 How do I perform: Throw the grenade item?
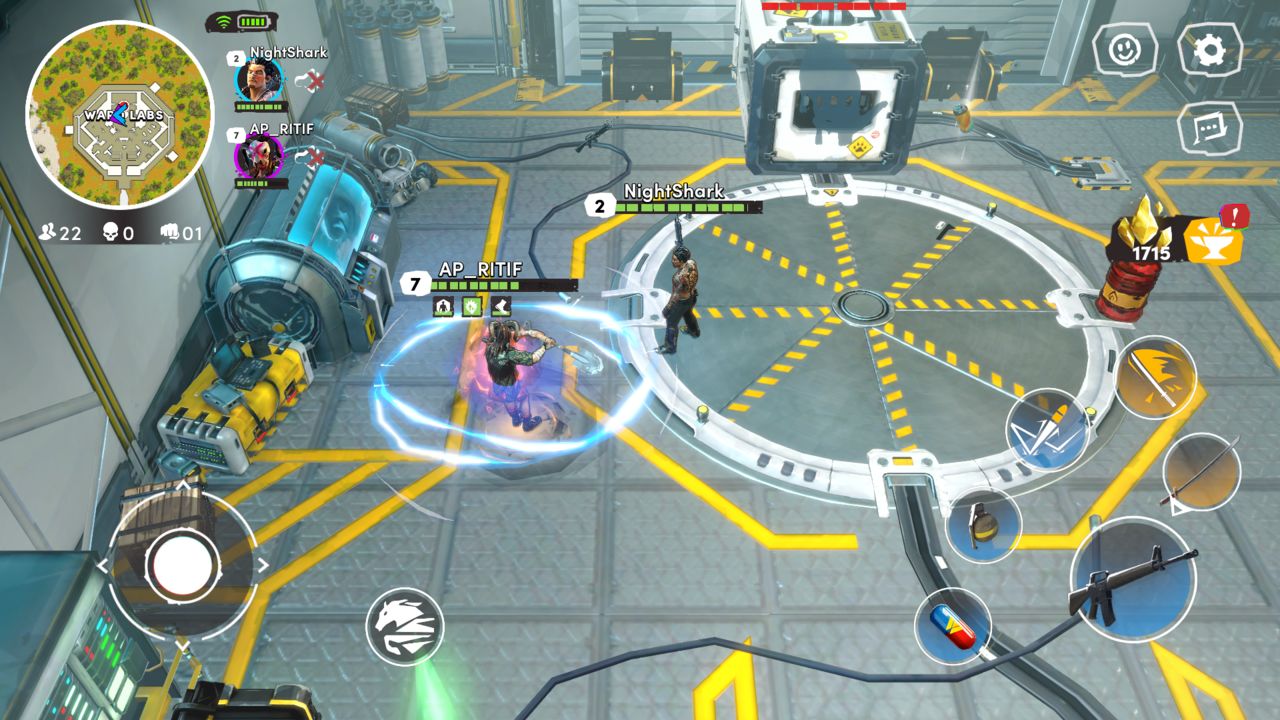click(x=985, y=527)
